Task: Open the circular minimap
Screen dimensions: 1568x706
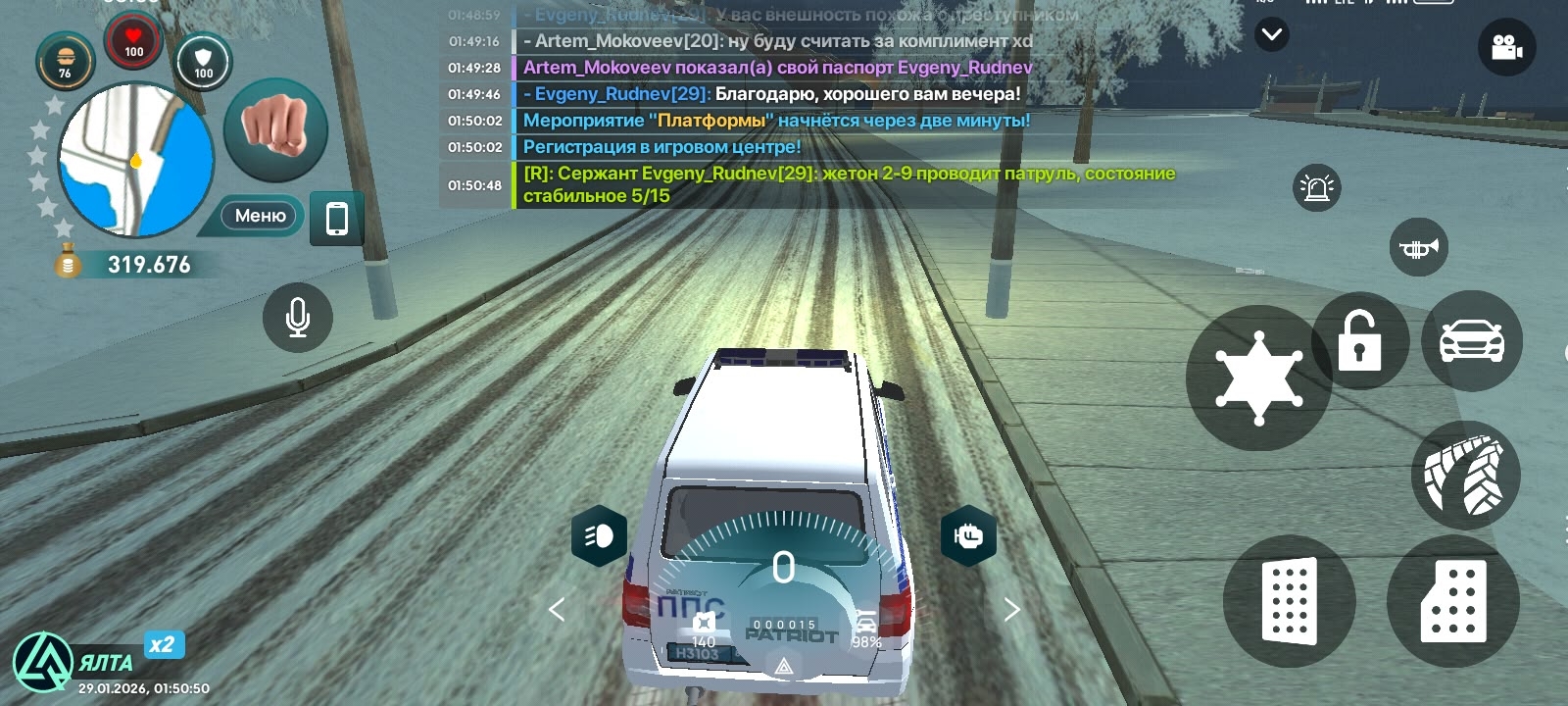Action: pyautogui.click(x=135, y=160)
